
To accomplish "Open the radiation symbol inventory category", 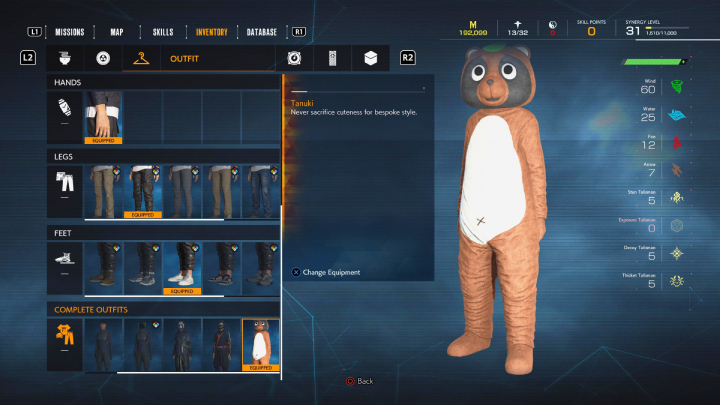I will pyautogui.click(x=103, y=59).
